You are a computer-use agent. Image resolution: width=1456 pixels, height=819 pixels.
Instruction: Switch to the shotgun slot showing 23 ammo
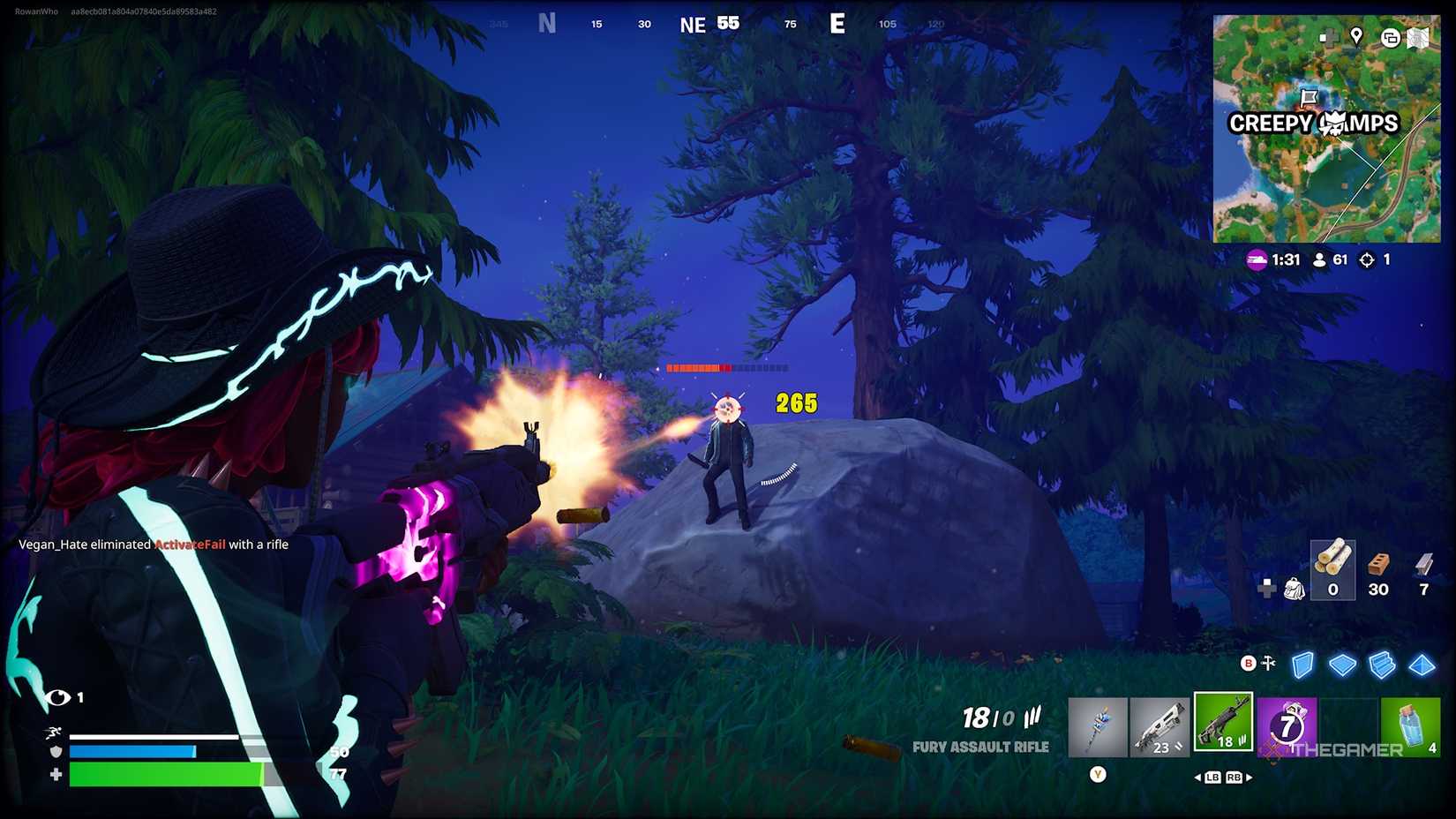pos(1160,725)
